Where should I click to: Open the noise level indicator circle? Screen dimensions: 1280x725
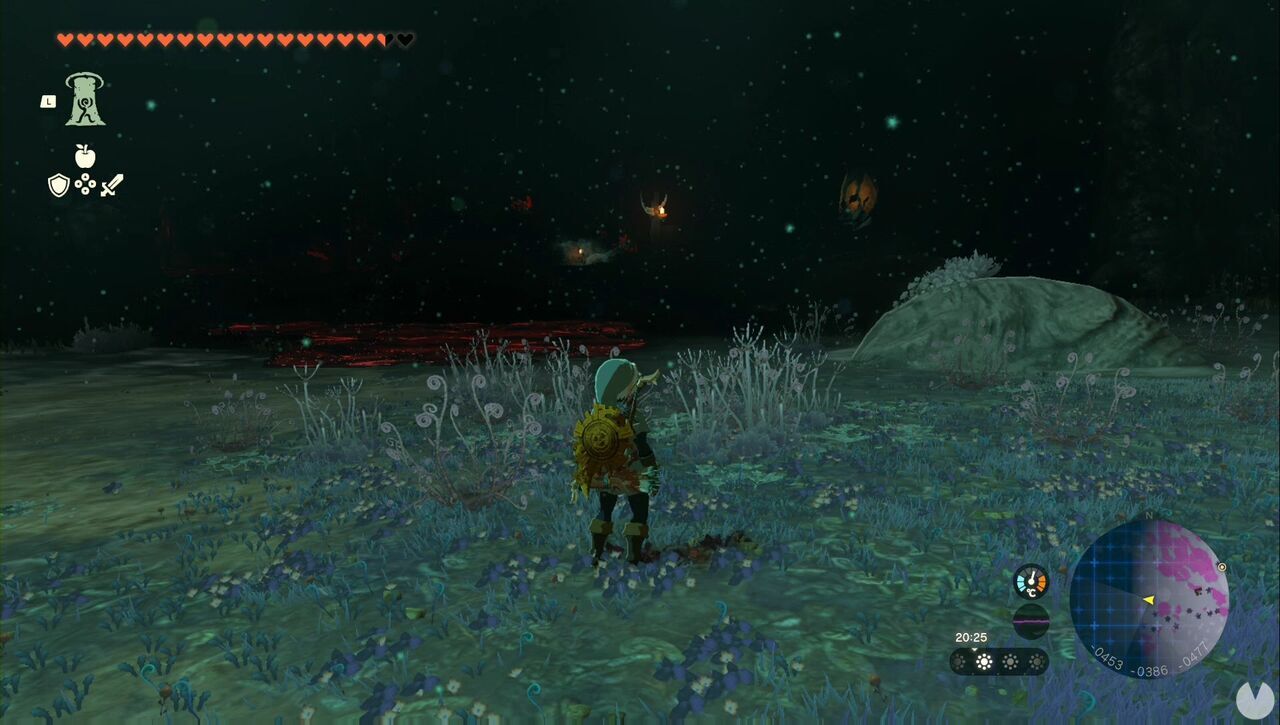tap(1031, 621)
